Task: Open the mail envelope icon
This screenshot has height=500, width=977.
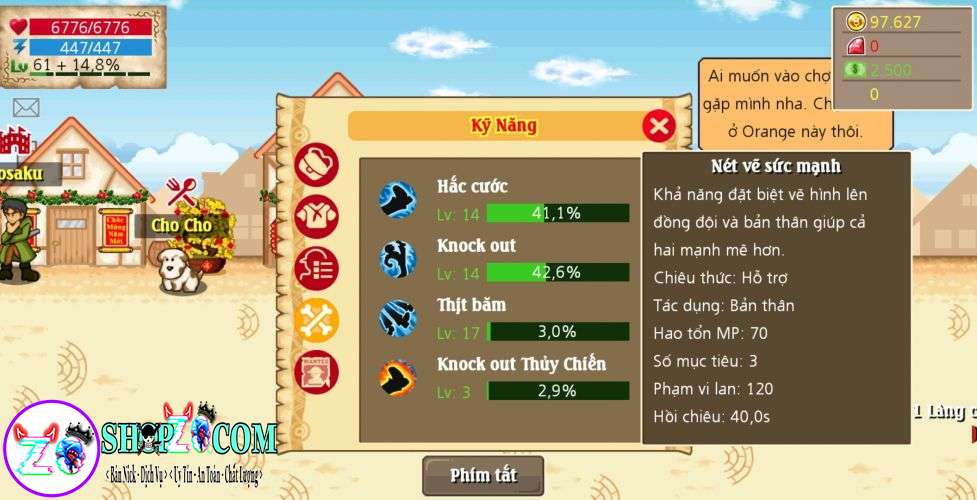Action: 26,107
